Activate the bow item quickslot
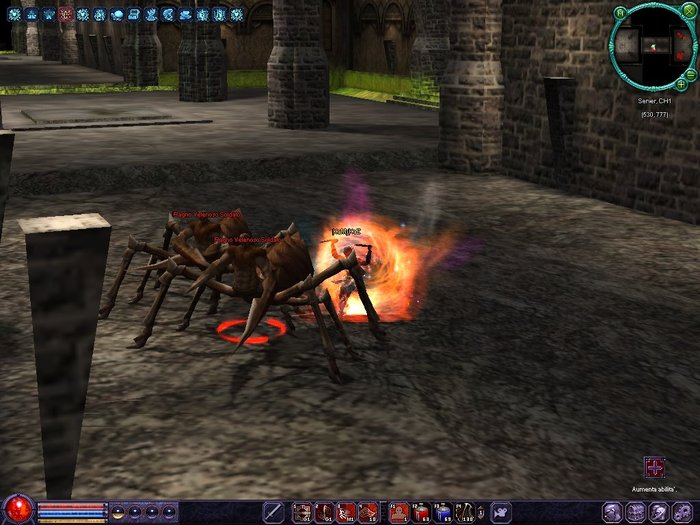 [x=465, y=512]
